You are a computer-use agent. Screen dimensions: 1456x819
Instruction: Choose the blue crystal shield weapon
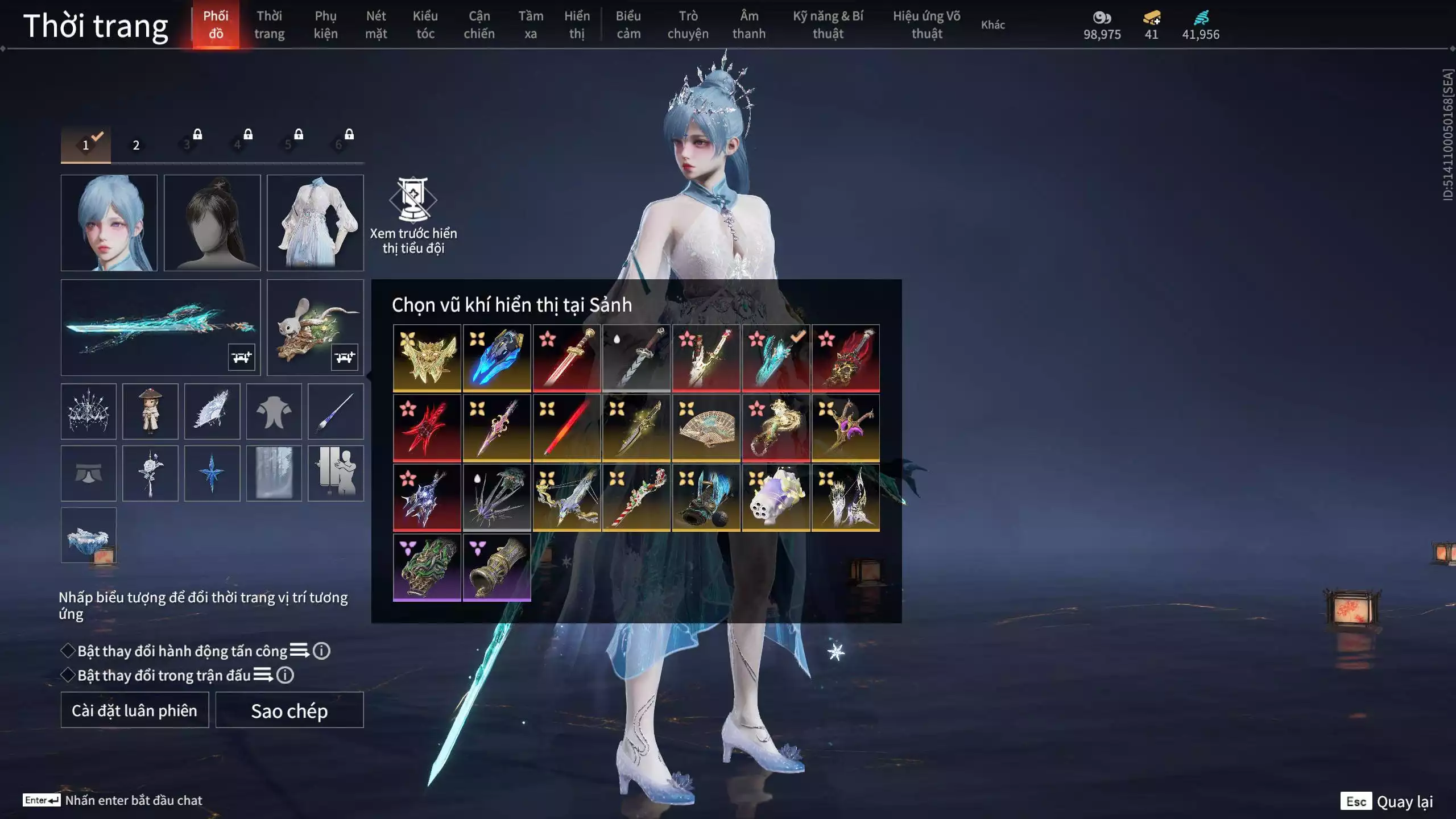click(497, 358)
